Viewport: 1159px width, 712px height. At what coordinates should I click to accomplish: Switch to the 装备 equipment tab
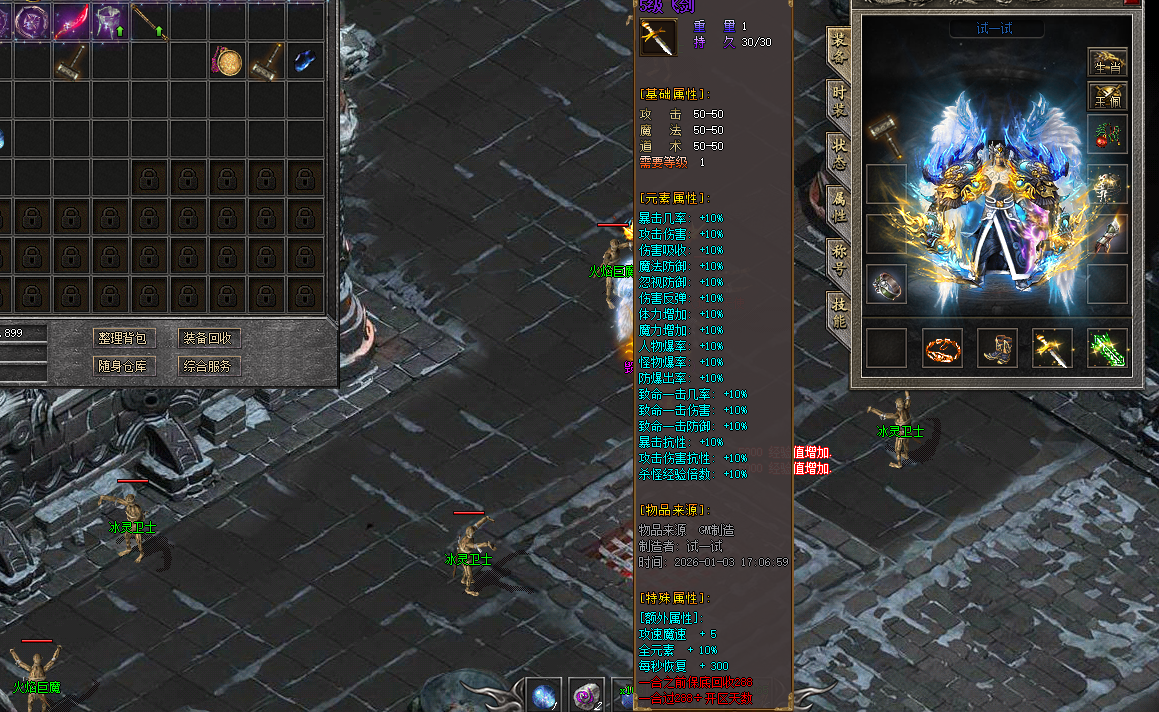coord(839,47)
